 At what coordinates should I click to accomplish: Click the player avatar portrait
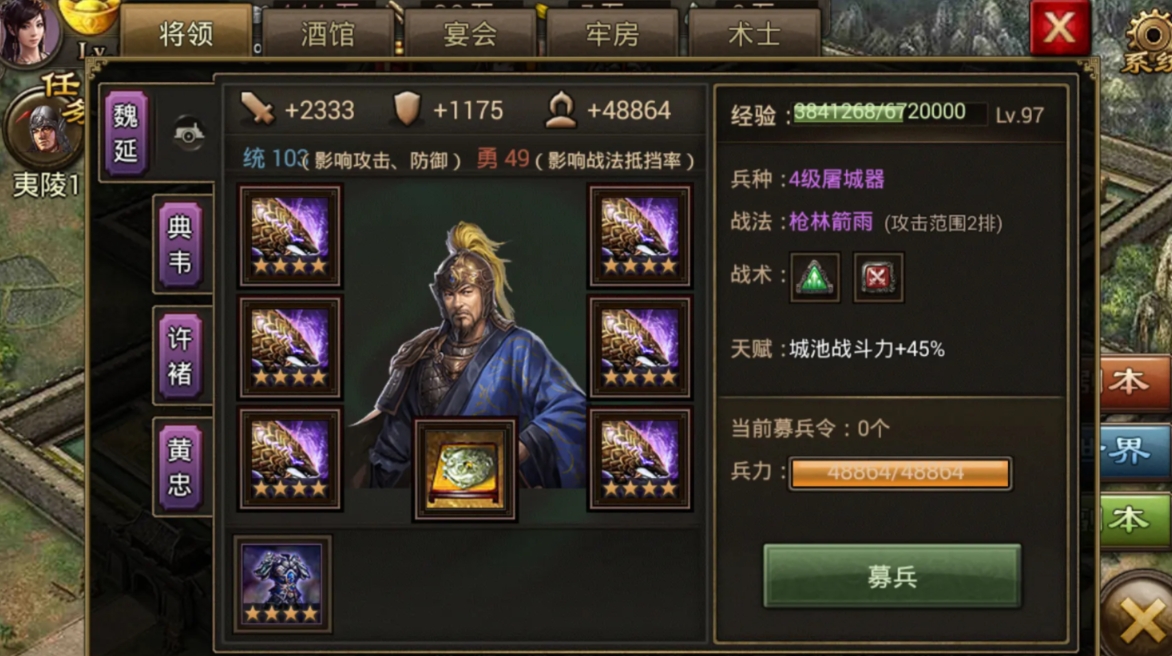pyautogui.click(x=28, y=30)
